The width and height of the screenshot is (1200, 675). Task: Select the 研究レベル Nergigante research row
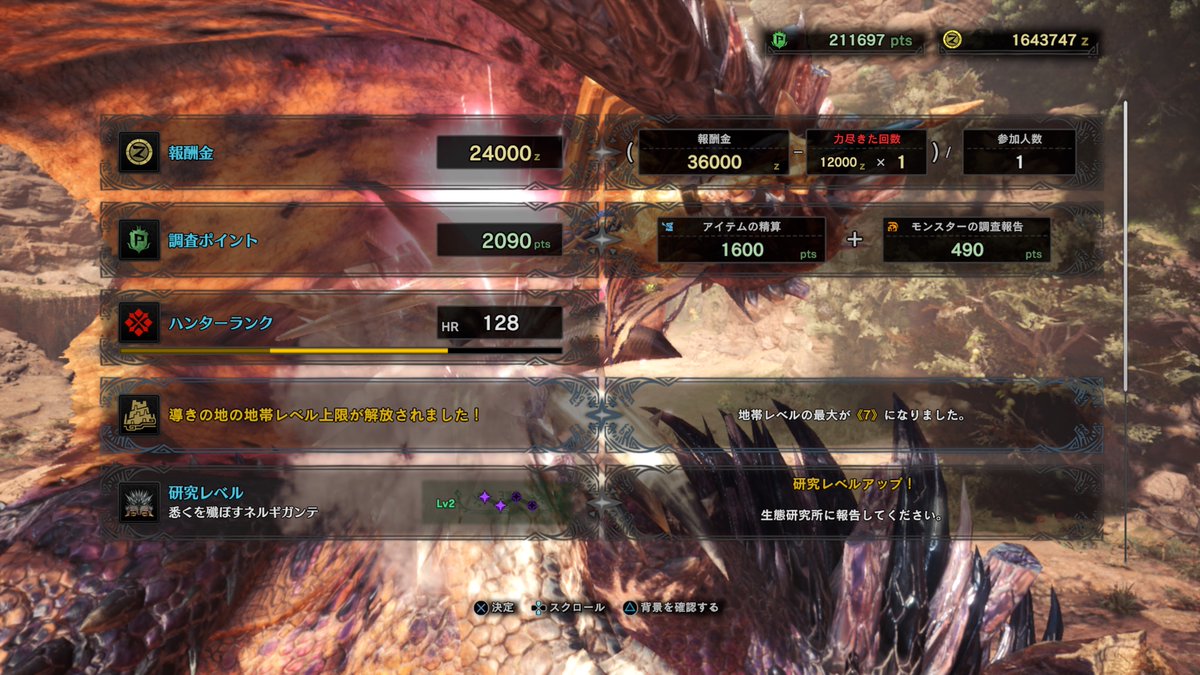pyautogui.click(x=340, y=502)
